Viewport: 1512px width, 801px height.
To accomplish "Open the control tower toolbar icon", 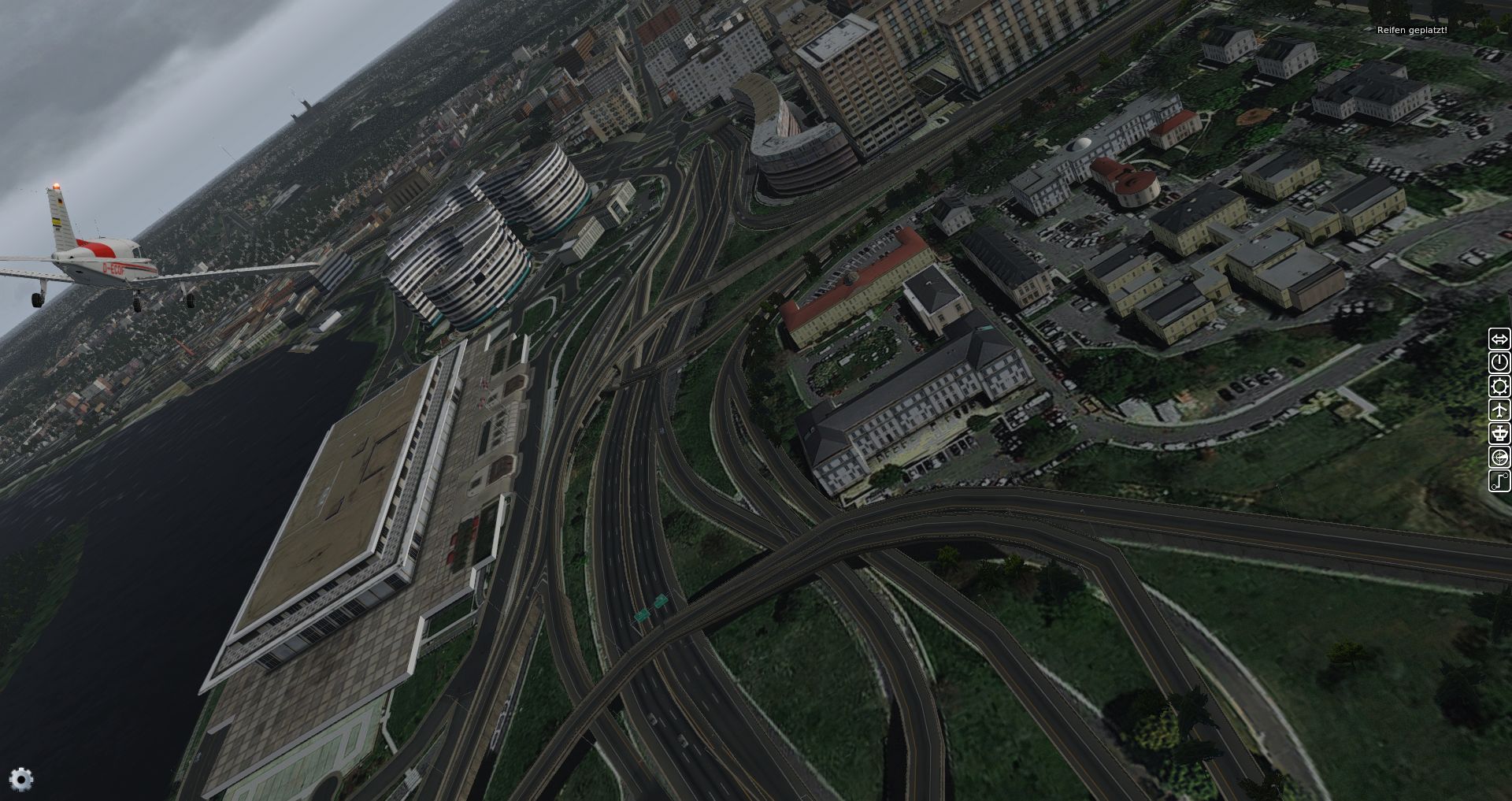I will (1499, 433).
